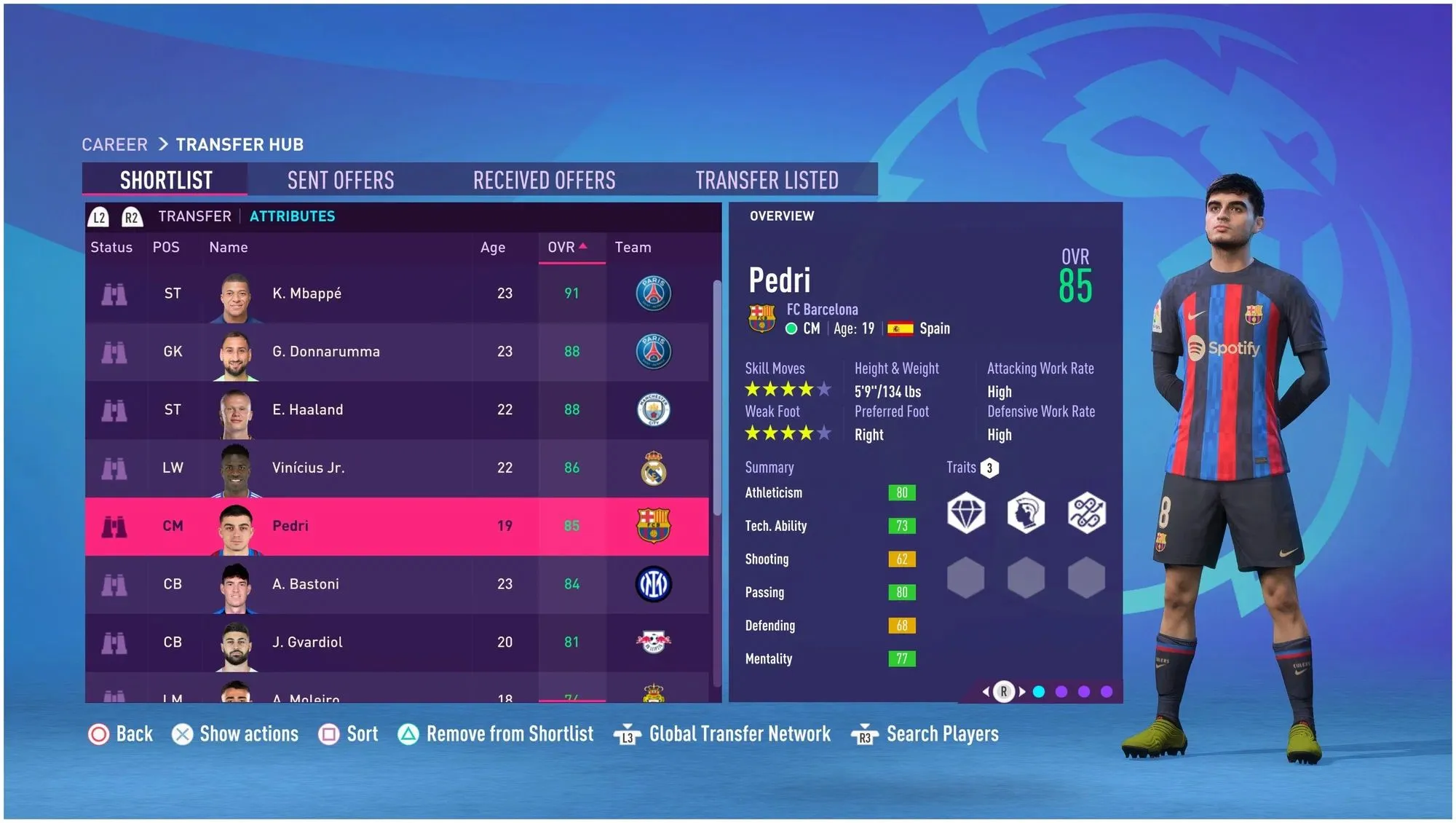
Task: Choose the G. Donnarumma row
Action: click(x=397, y=352)
